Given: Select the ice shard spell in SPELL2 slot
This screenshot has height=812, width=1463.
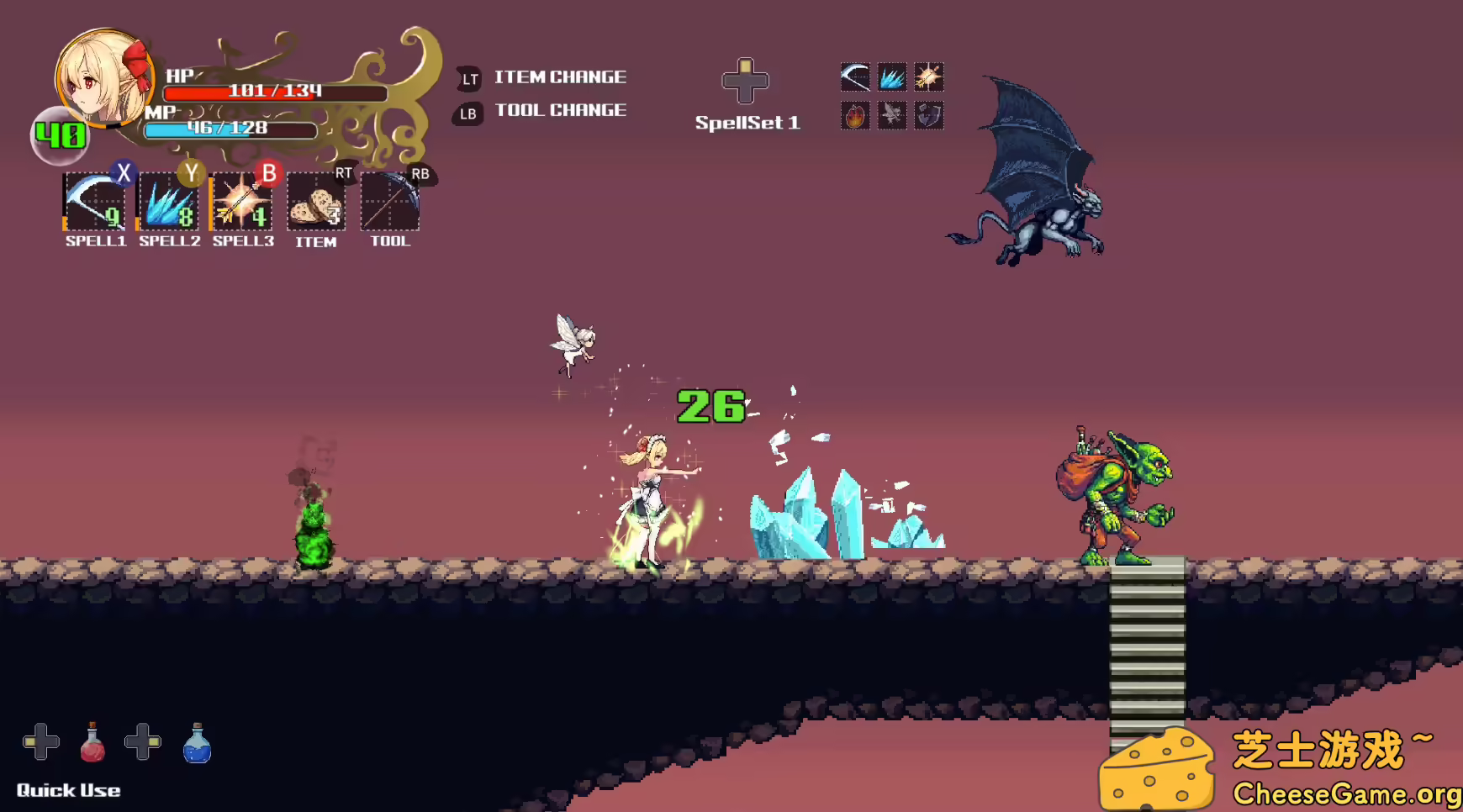Looking at the screenshot, I should [x=168, y=202].
